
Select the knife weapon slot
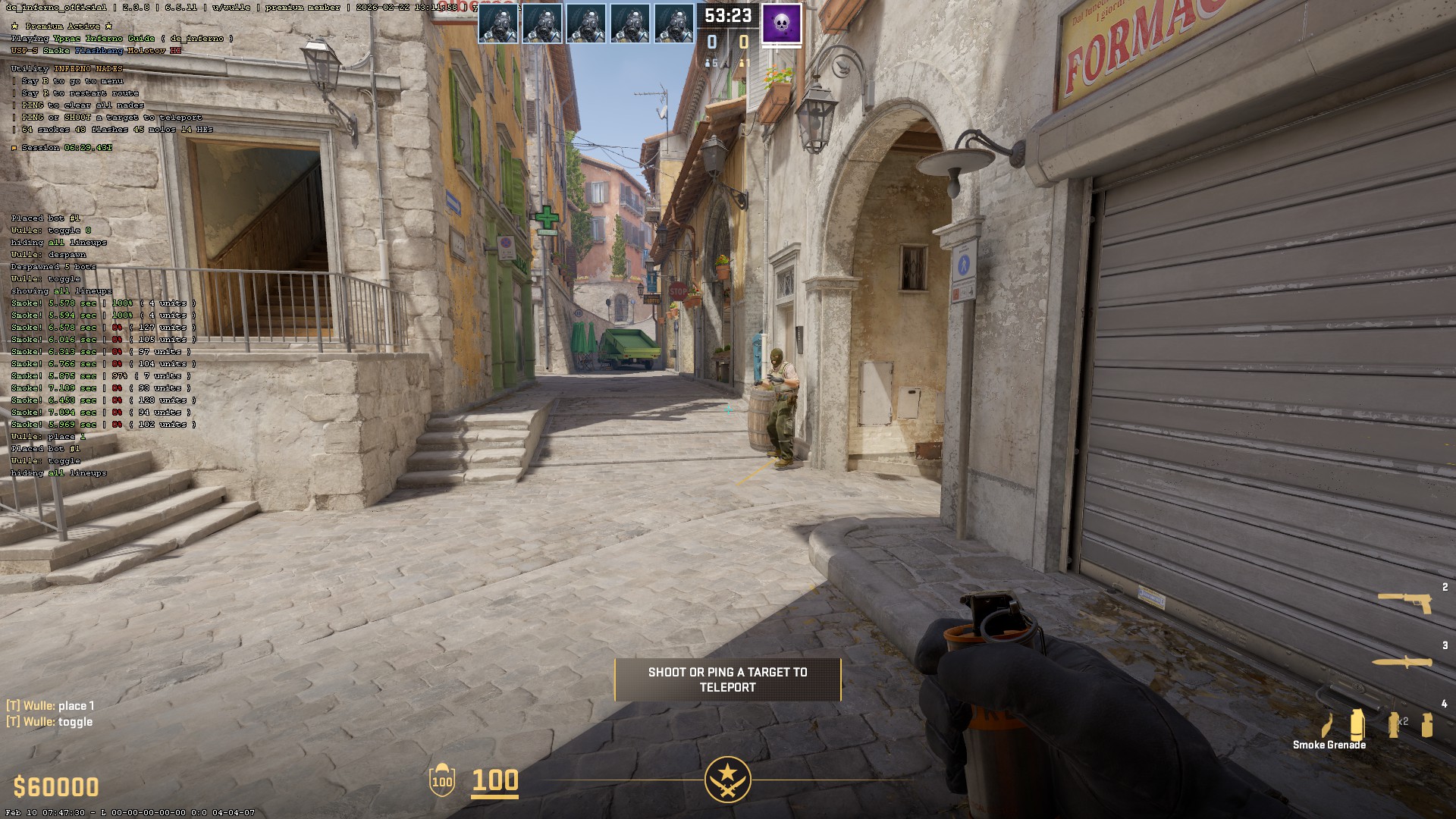[1402, 662]
